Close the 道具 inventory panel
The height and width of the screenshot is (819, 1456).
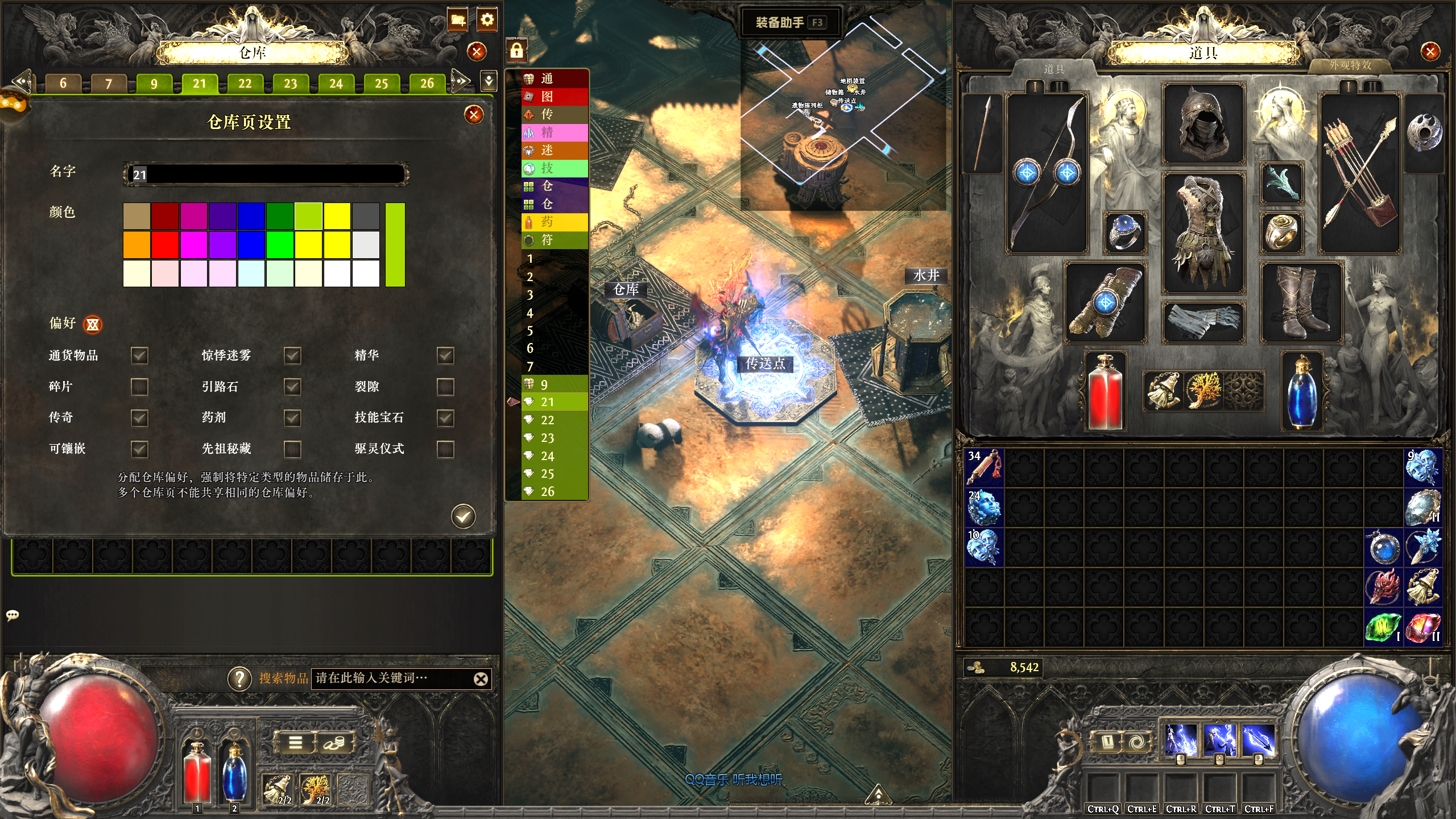pyautogui.click(x=1430, y=52)
